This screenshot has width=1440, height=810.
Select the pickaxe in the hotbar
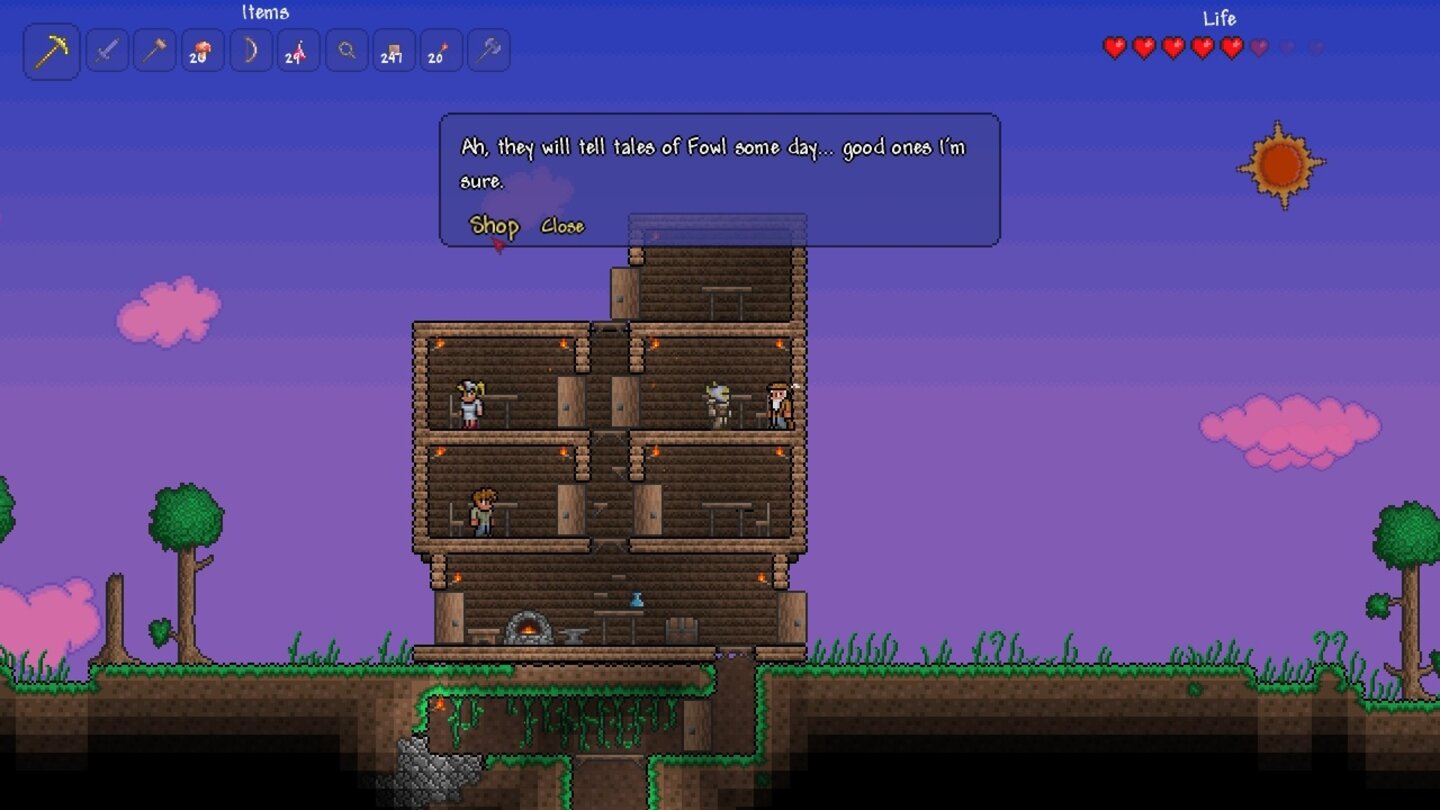[x=50, y=50]
